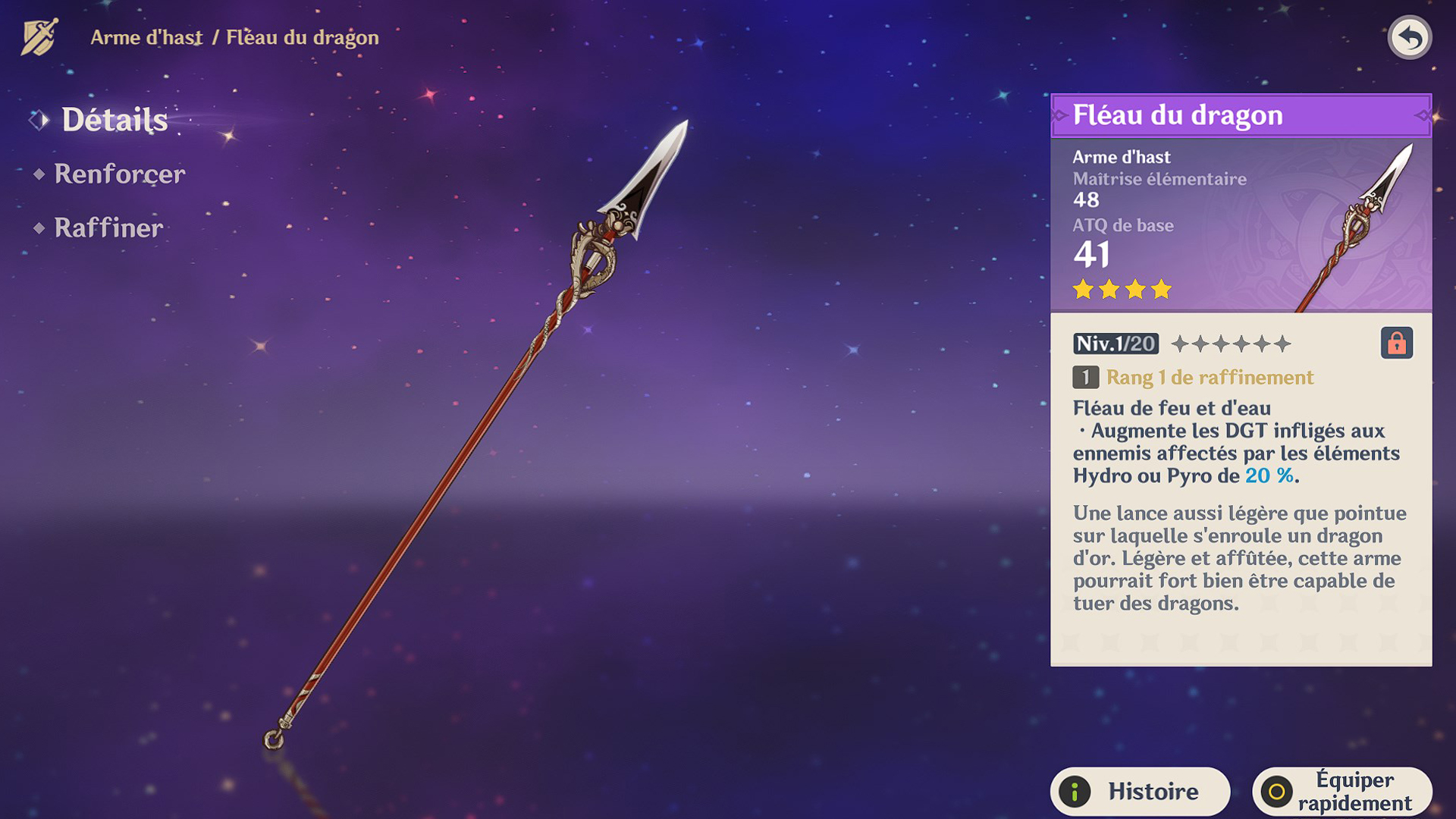The height and width of the screenshot is (819, 1456).
Task: Click the info icon on the Histoire button
Action: (1078, 790)
